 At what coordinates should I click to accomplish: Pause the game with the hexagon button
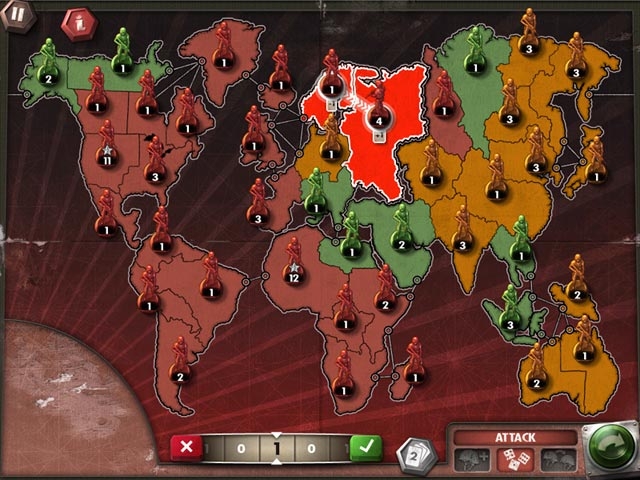coord(17,15)
